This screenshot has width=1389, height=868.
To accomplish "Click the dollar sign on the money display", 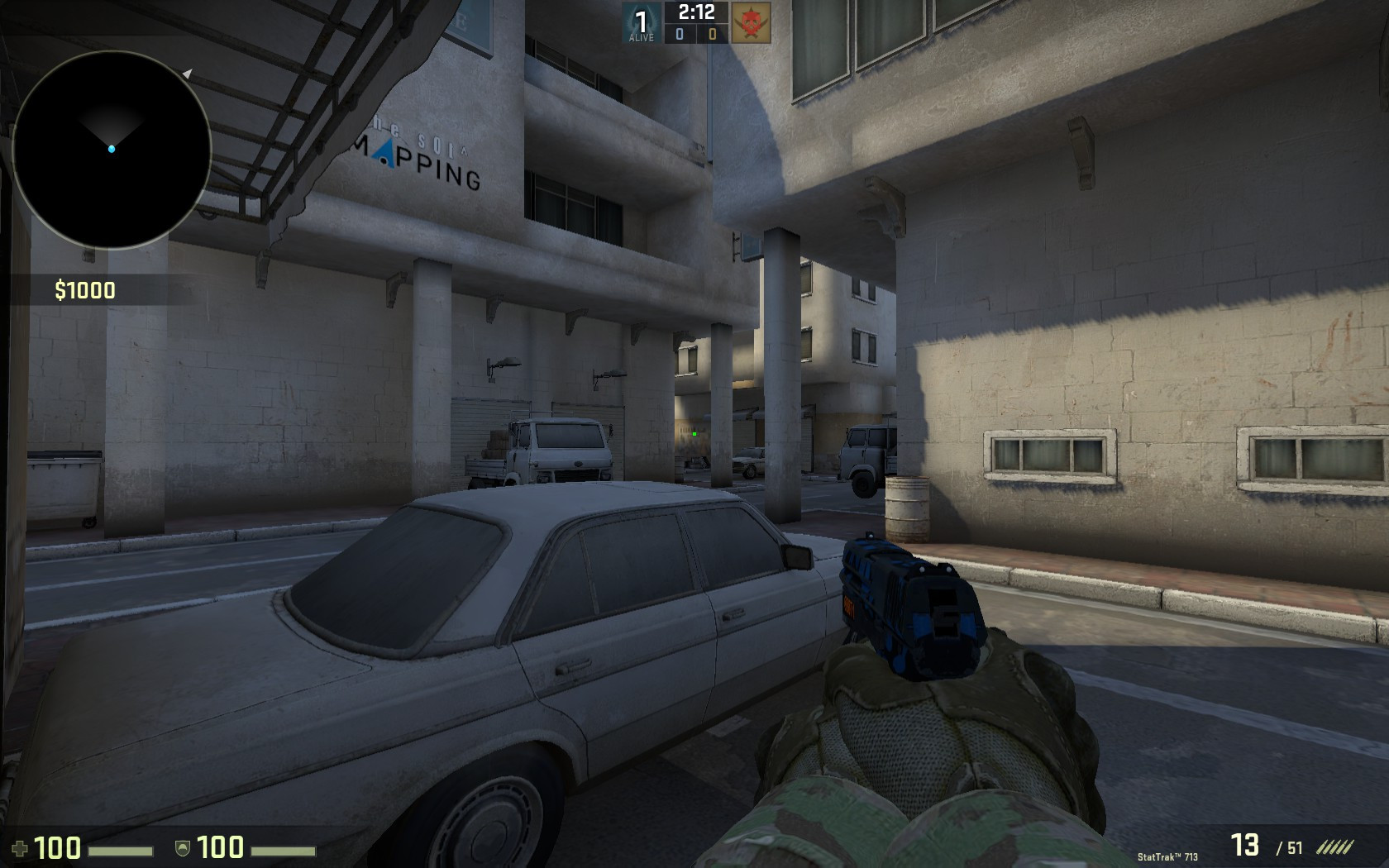I will tap(60, 289).
